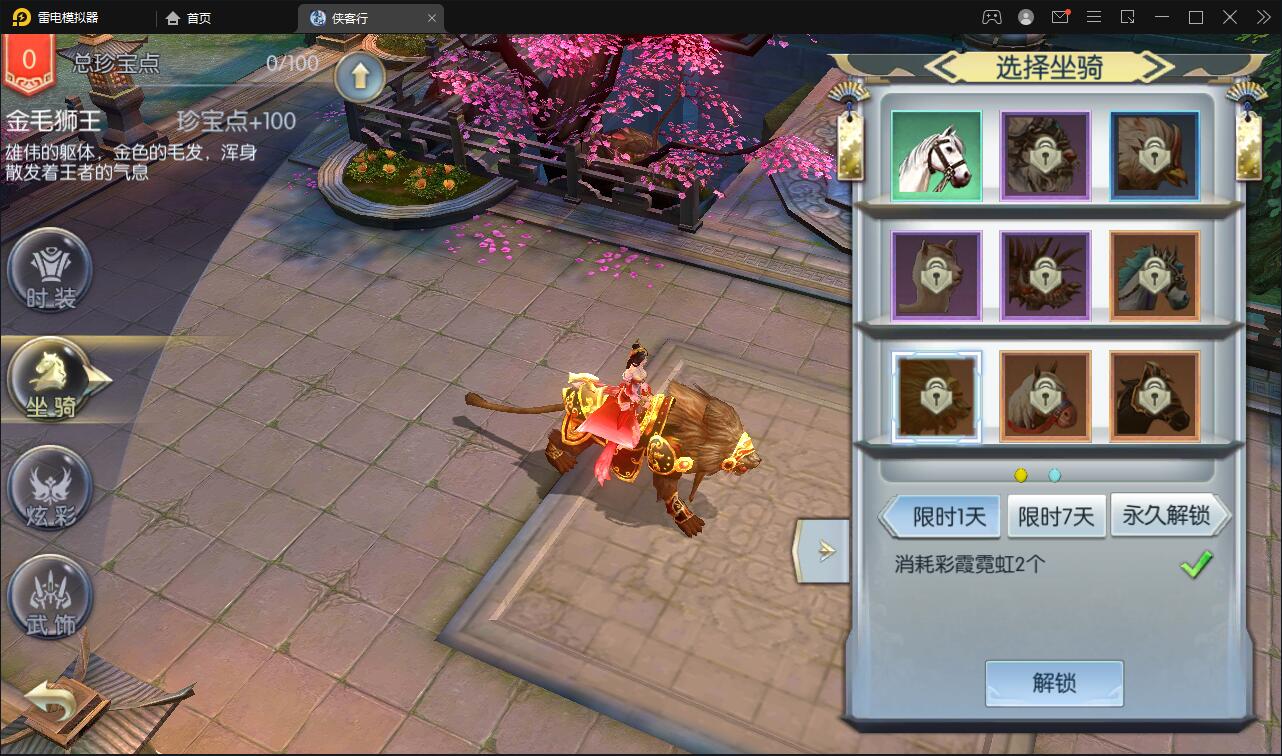1282x756 pixels.
Task: Select the 坐骑 (mount) sidebar icon
Action: click(50, 380)
